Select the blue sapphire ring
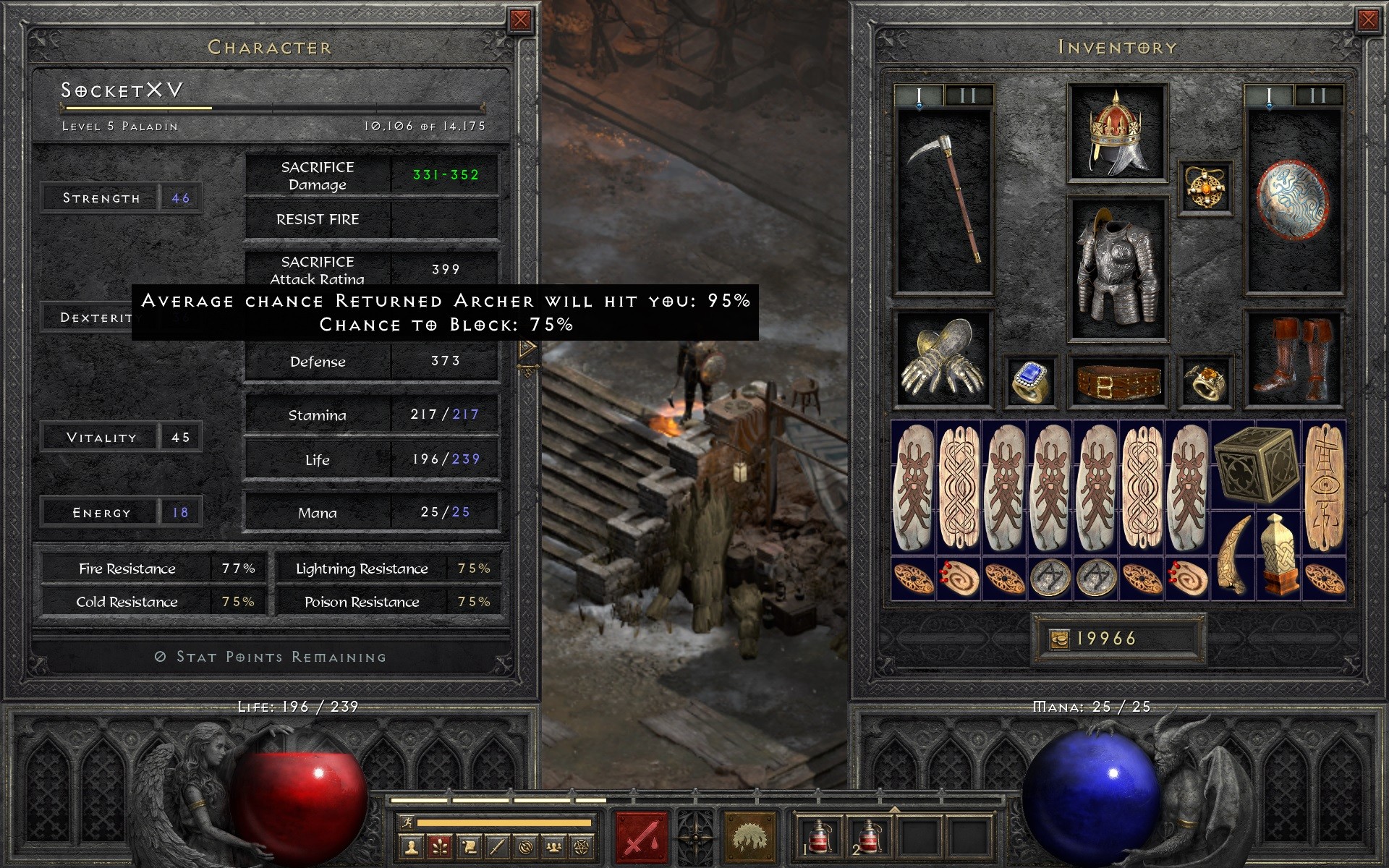The width and height of the screenshot is (1389, 868). 1030,381
